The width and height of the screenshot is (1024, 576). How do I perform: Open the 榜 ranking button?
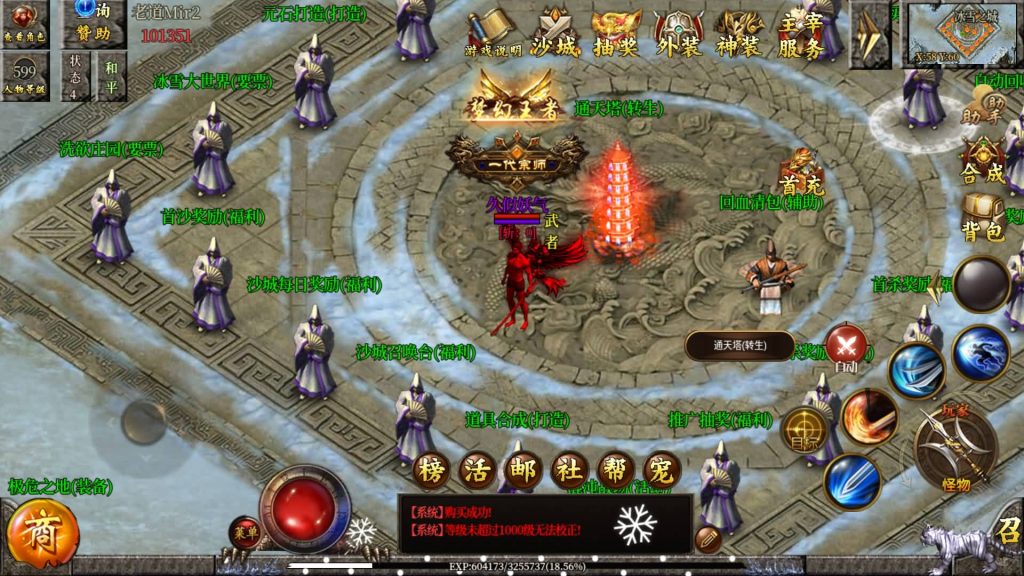pyautogui.click(x=431, y=468)
